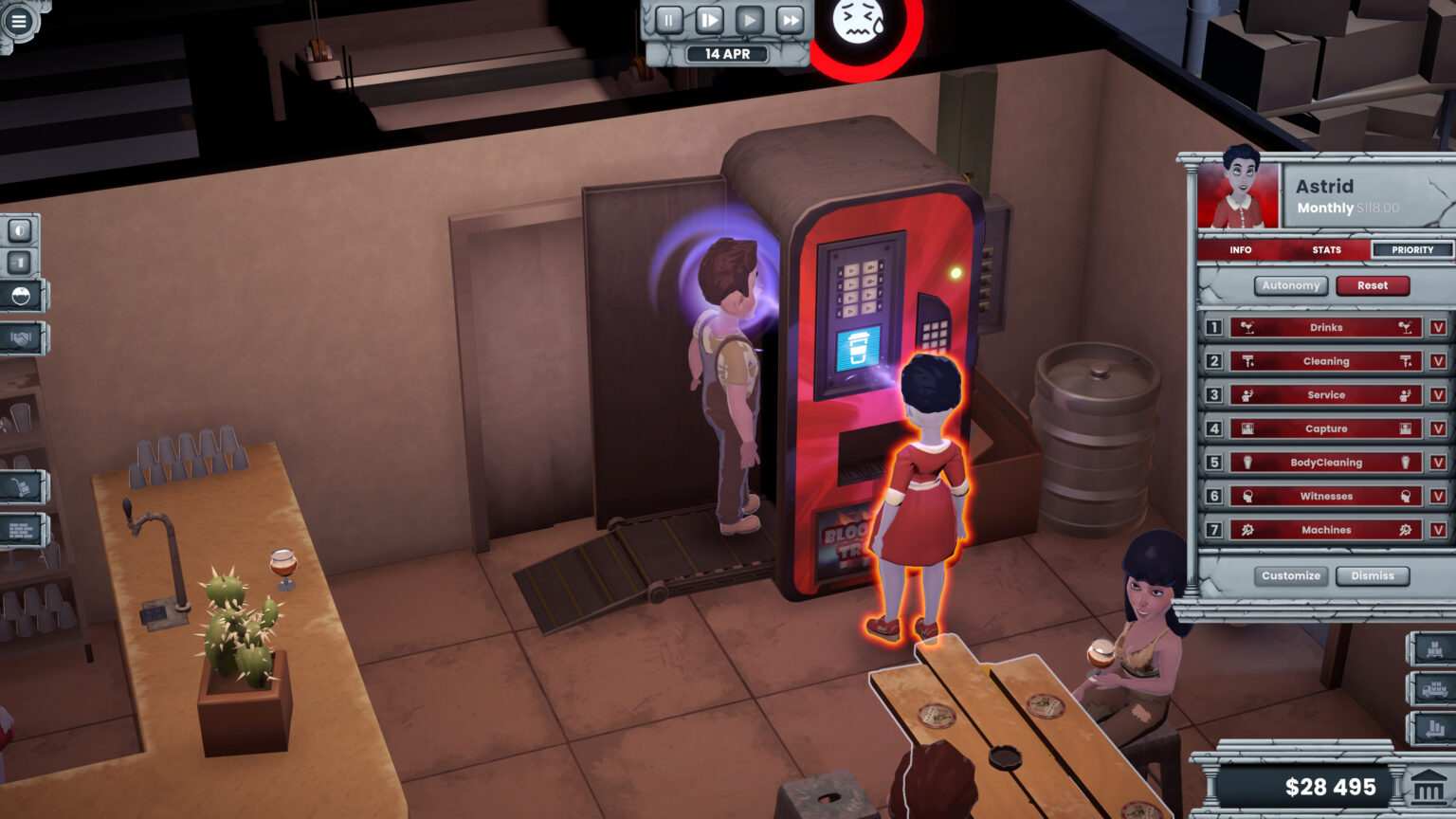The height and width of the screenshot is (819, 1456).
Task: Choose the Cleaning priority row
Action: pos(1325,361)
